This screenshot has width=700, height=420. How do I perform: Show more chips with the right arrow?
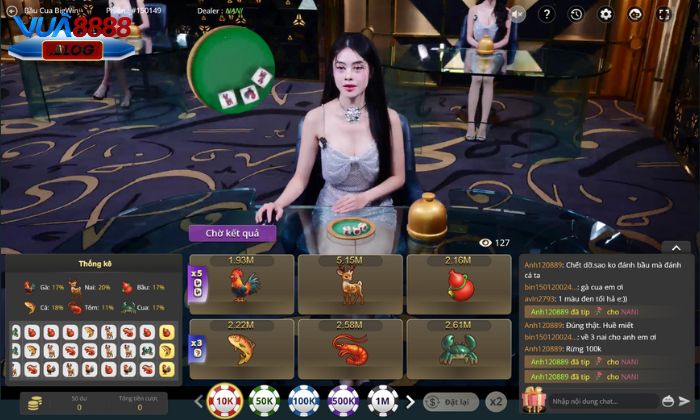pyautogui.click(x=409, y=401)
